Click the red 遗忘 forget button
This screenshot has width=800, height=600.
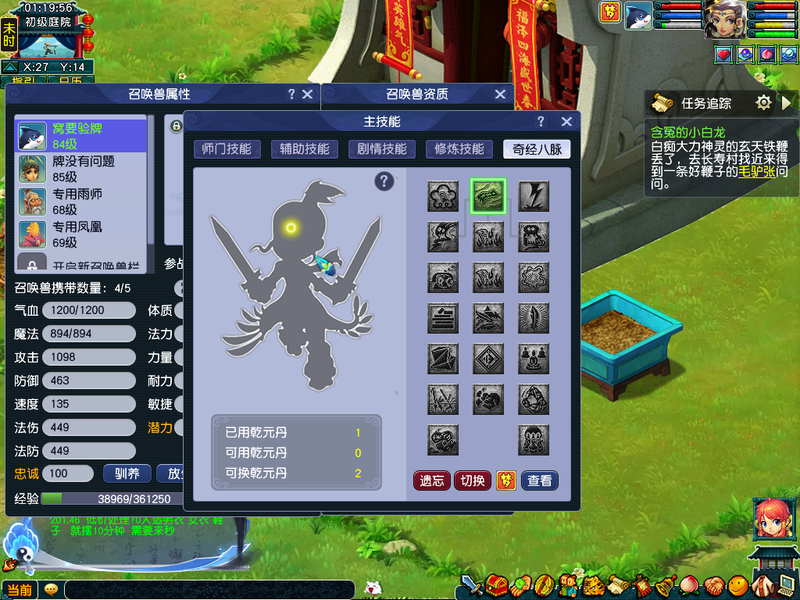432,481
